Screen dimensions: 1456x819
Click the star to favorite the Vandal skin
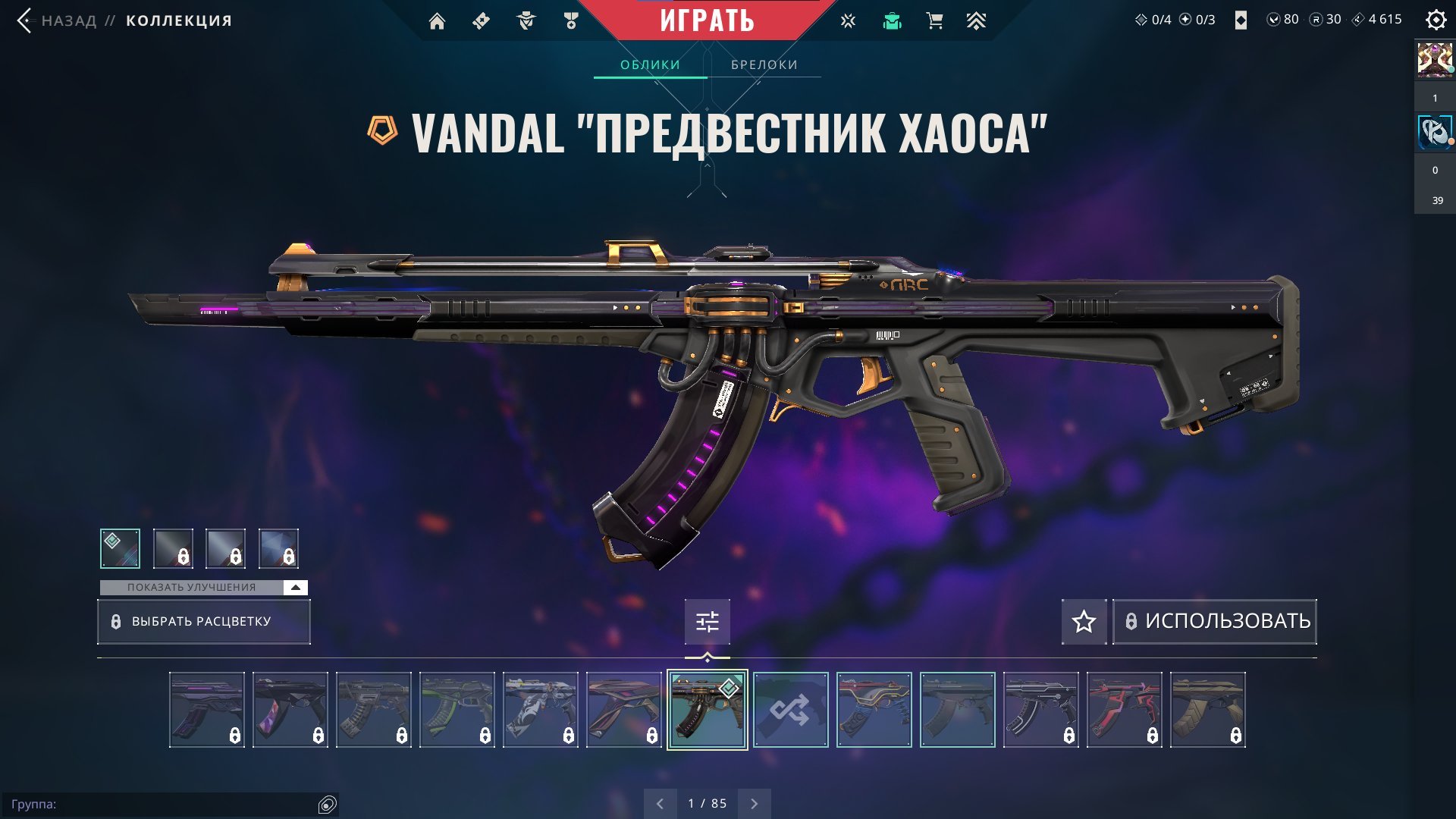click(1084, 622)
